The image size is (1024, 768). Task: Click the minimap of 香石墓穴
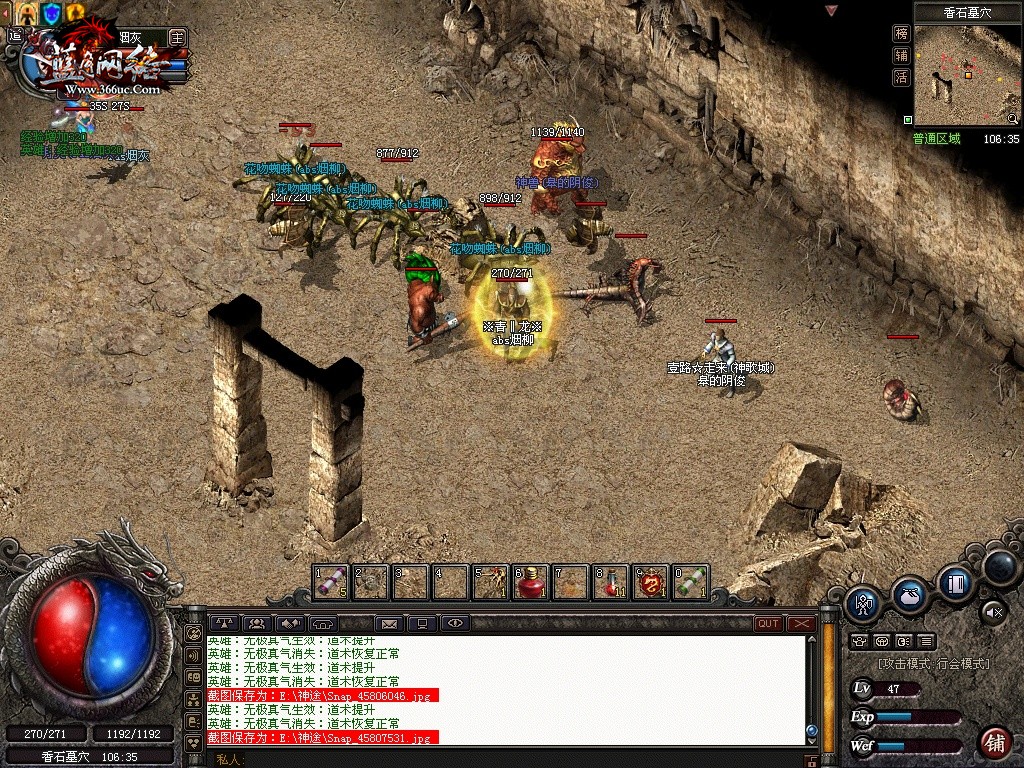click(x=965, y=75)
